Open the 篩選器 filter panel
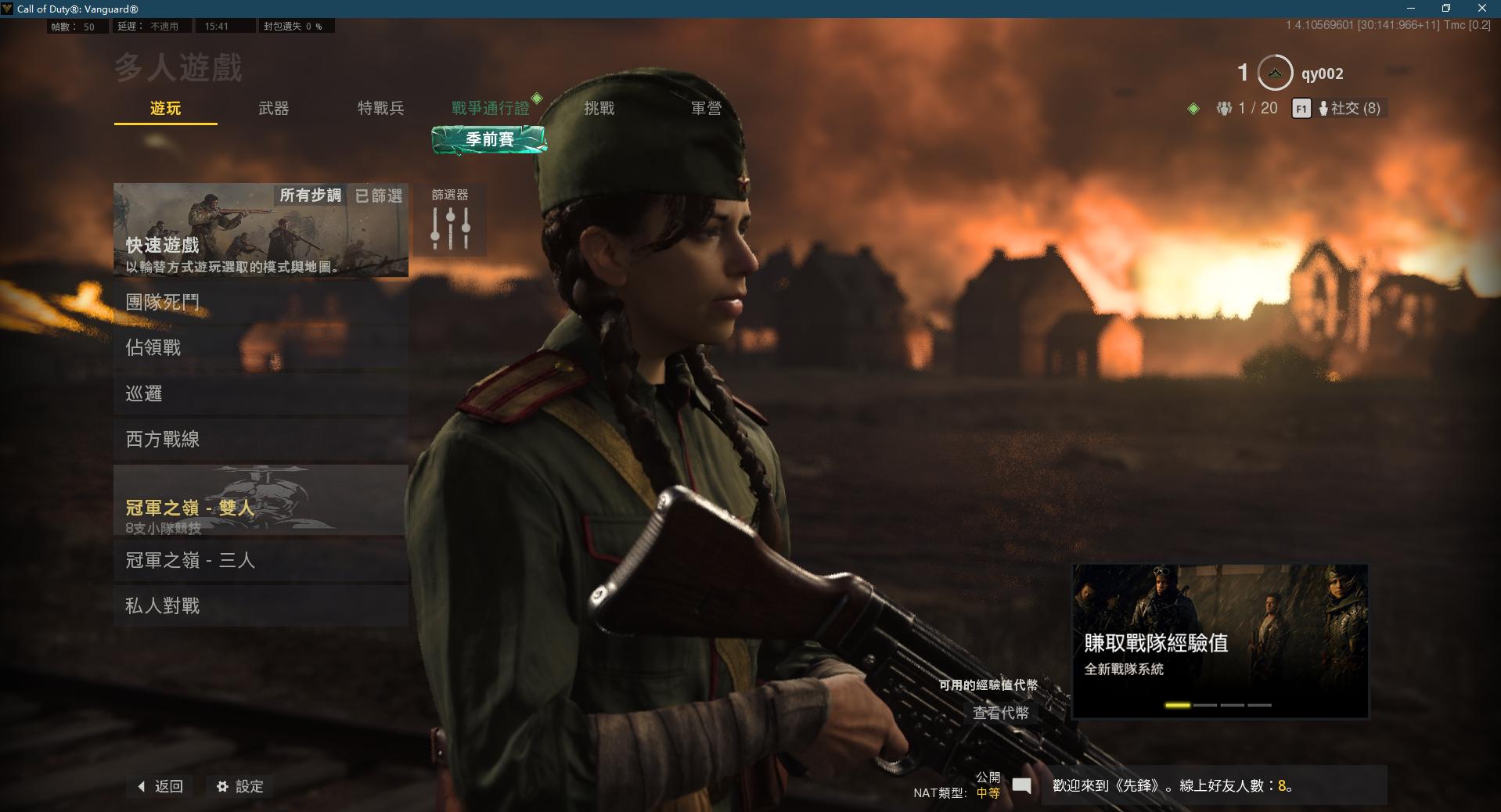This screenshot has height=812, width=1501. [x=450, y=220]
